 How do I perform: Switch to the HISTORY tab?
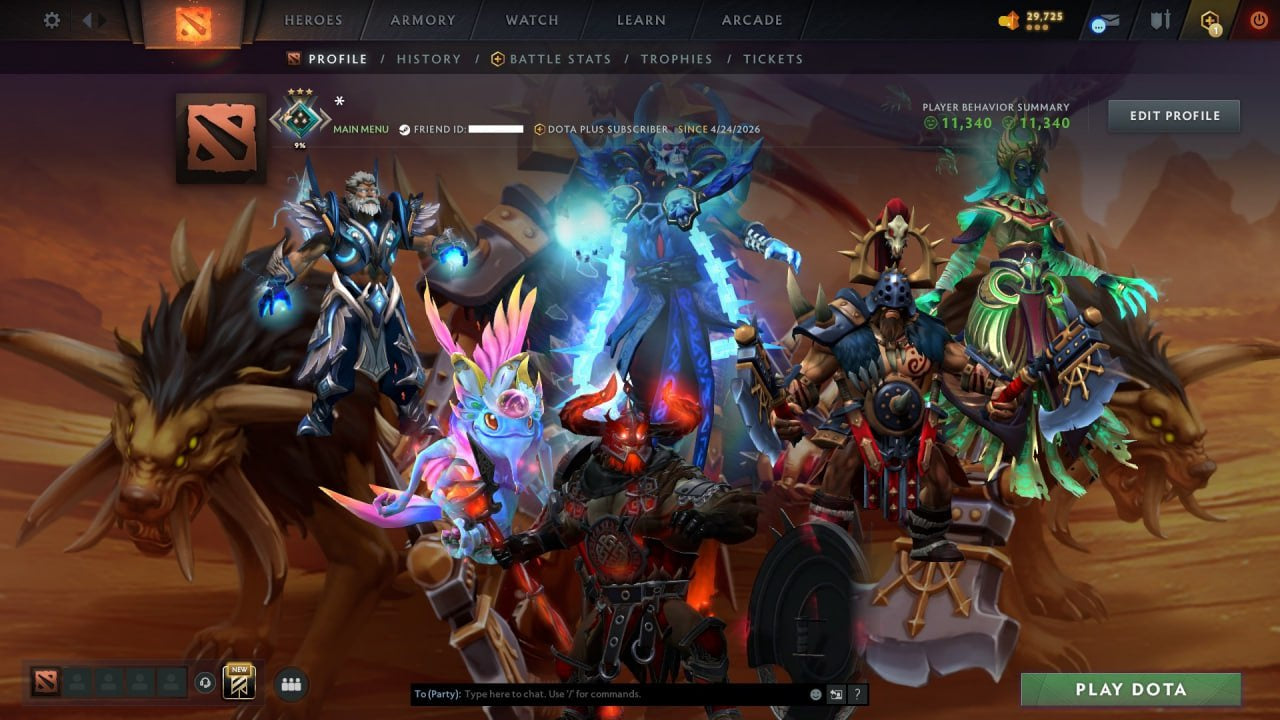click(429, 58)
